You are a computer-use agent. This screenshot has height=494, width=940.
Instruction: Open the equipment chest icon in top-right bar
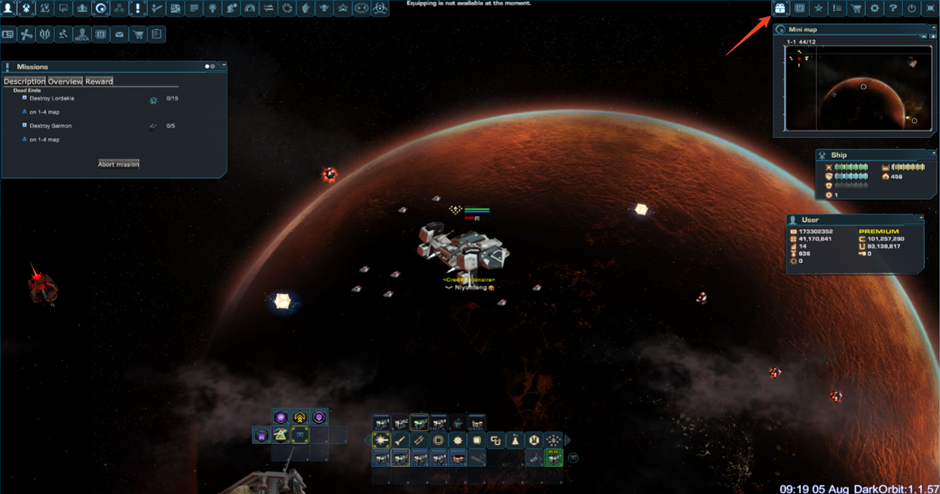[x=780, y=8]
